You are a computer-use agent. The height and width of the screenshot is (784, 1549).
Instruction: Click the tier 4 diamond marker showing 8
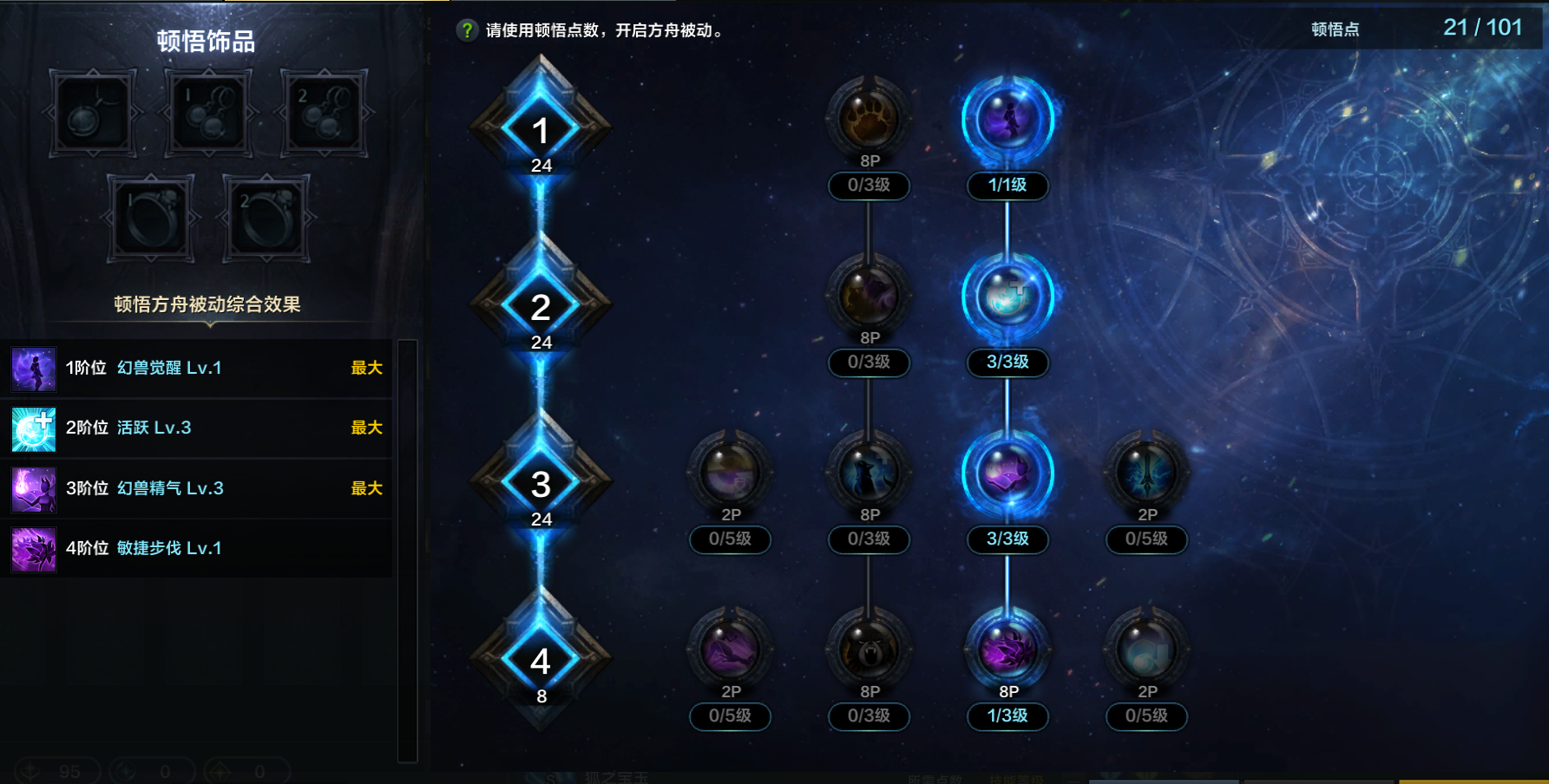541,661
